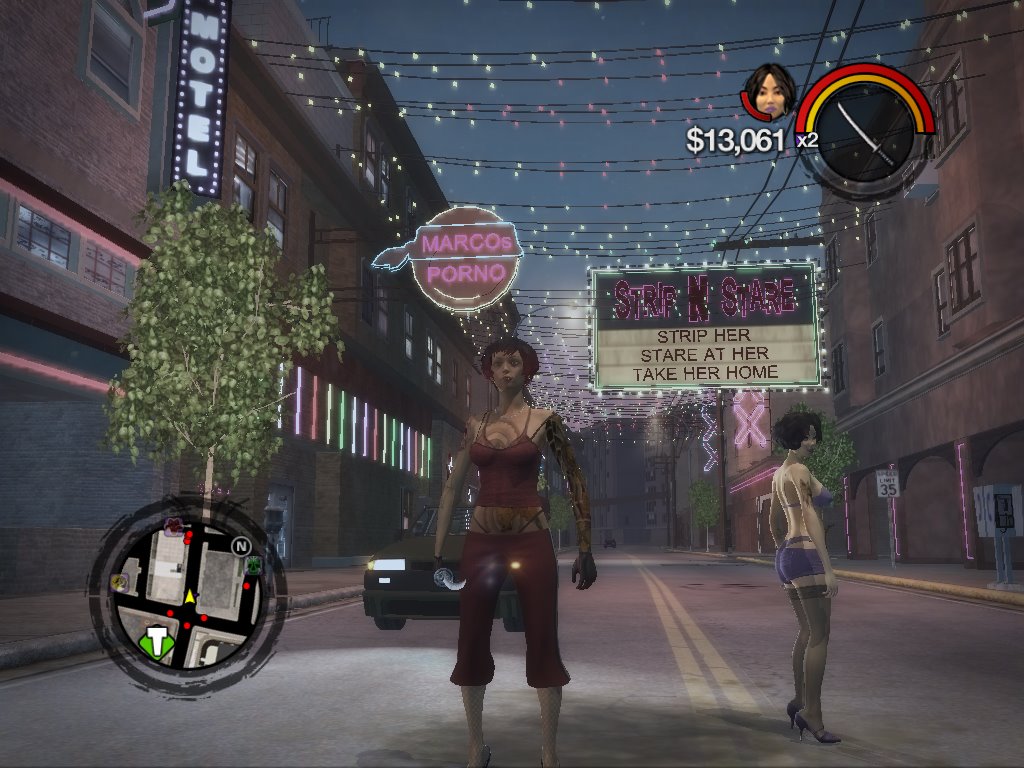The width and height of the screenshot is (1024, 768).
Task: Select the green T marker on minimap
Action: (157, 641)
